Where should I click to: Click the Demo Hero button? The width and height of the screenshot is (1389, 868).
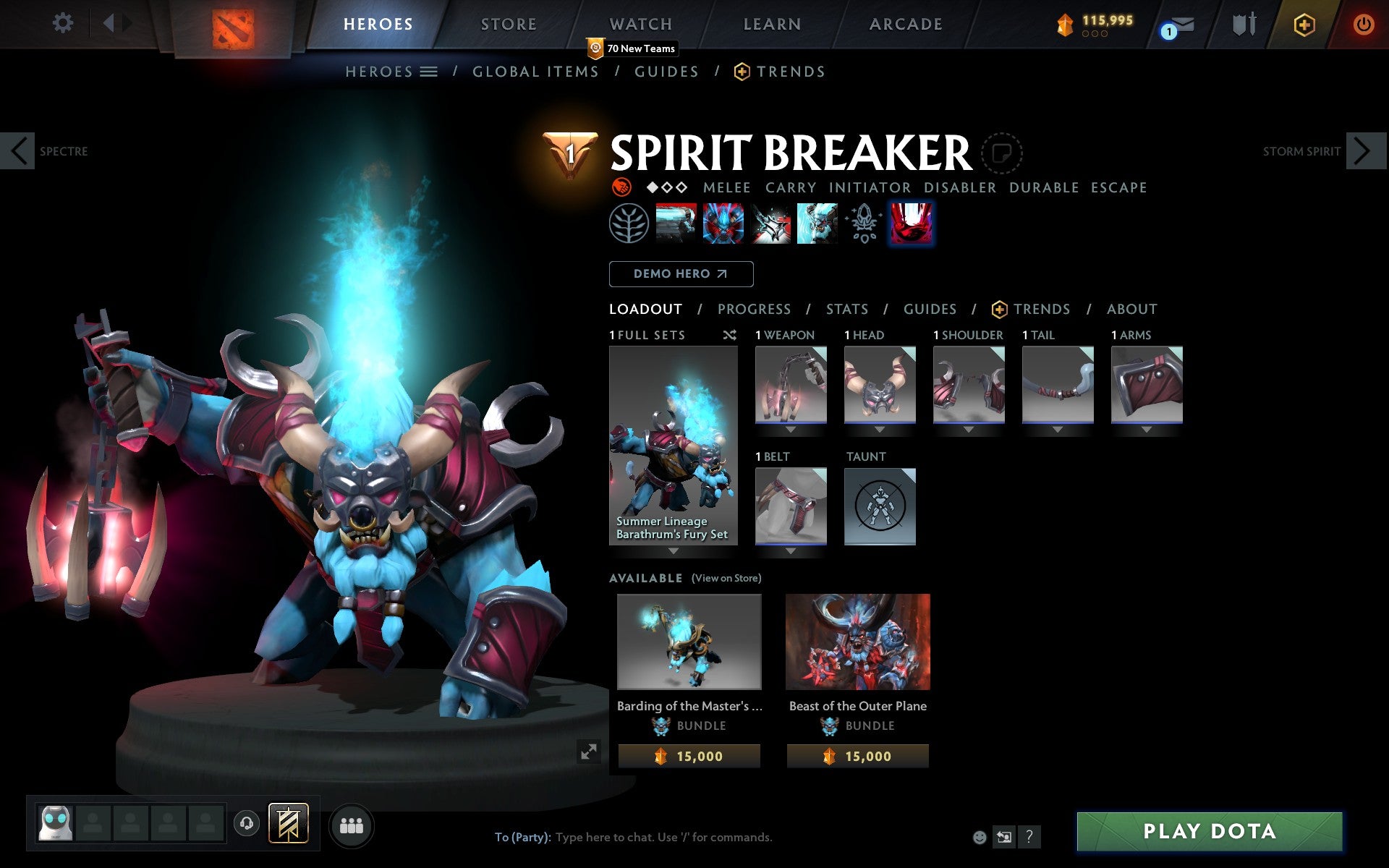[x=681, y=274]
